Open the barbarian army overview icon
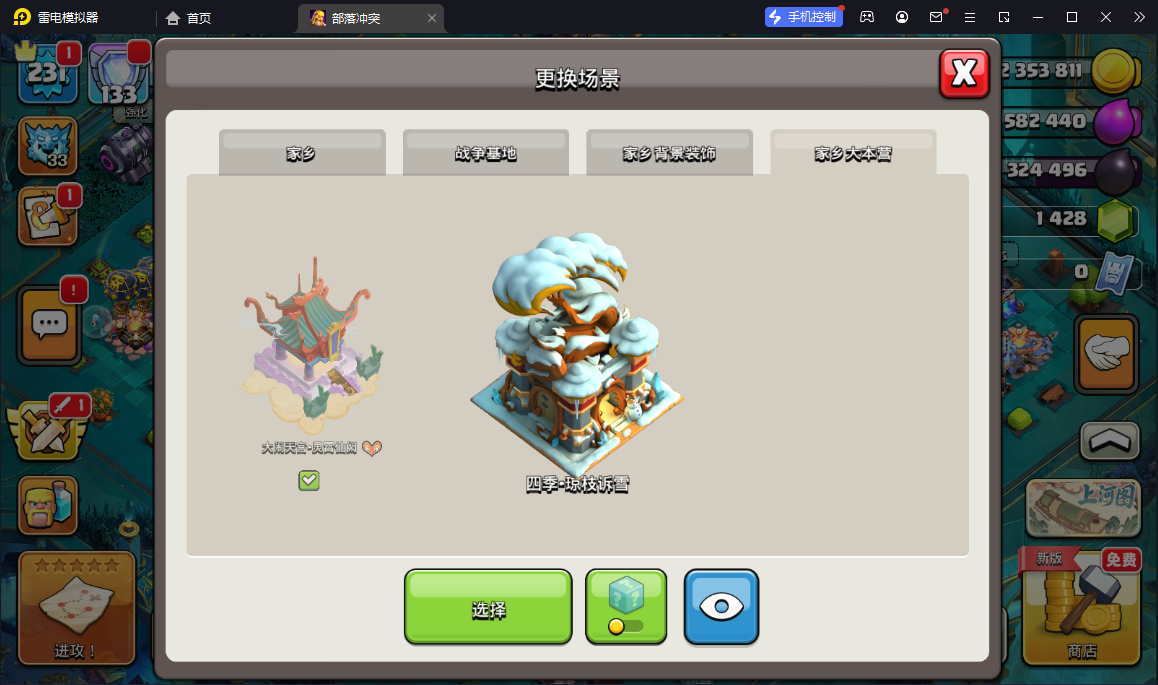 pyautogui.click(x=48, y=506)
